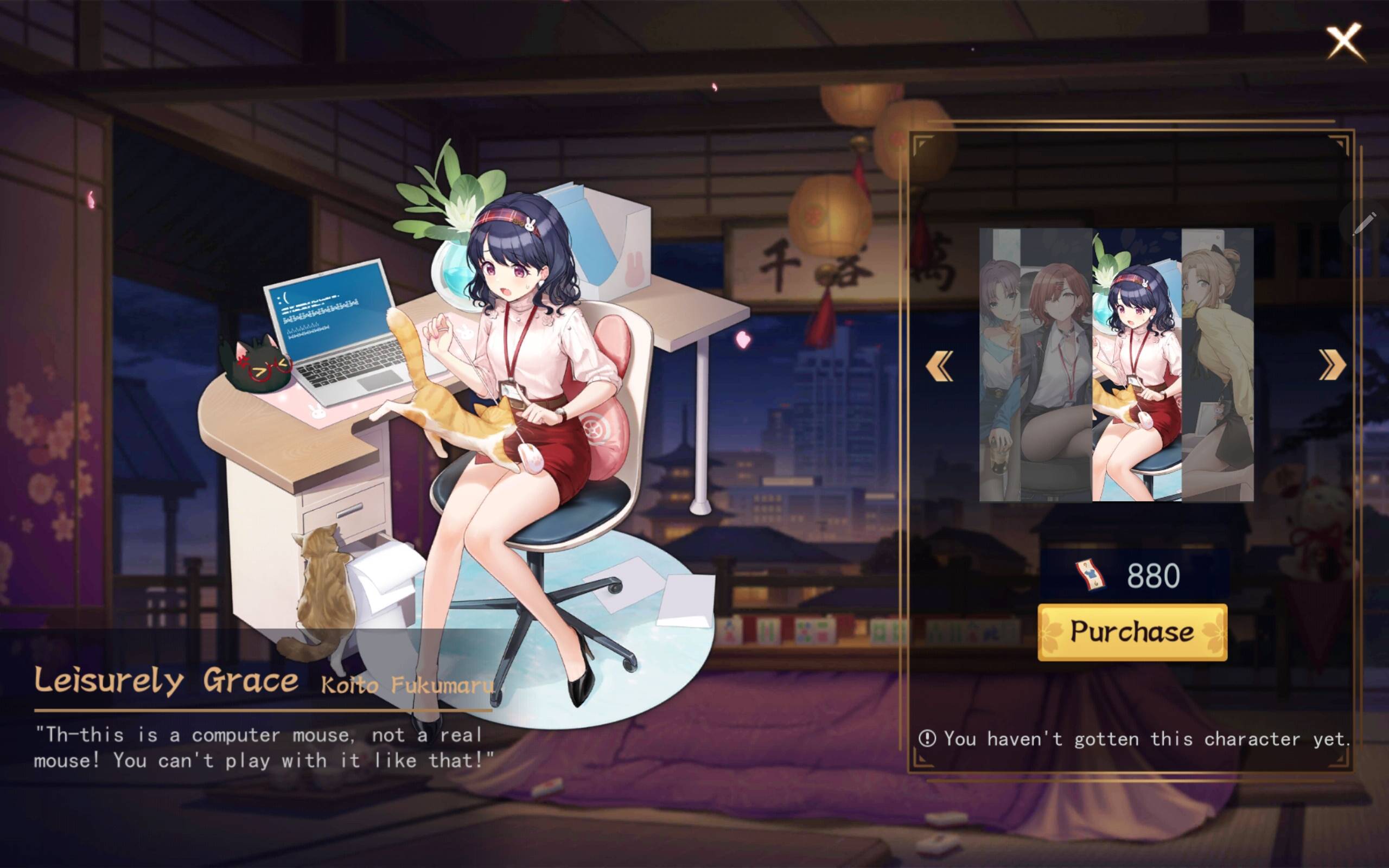Select the Koito Fukumaru skin thumbnail
The width and height of the screenshot is (1389, 868).
tap(1137, 365)
